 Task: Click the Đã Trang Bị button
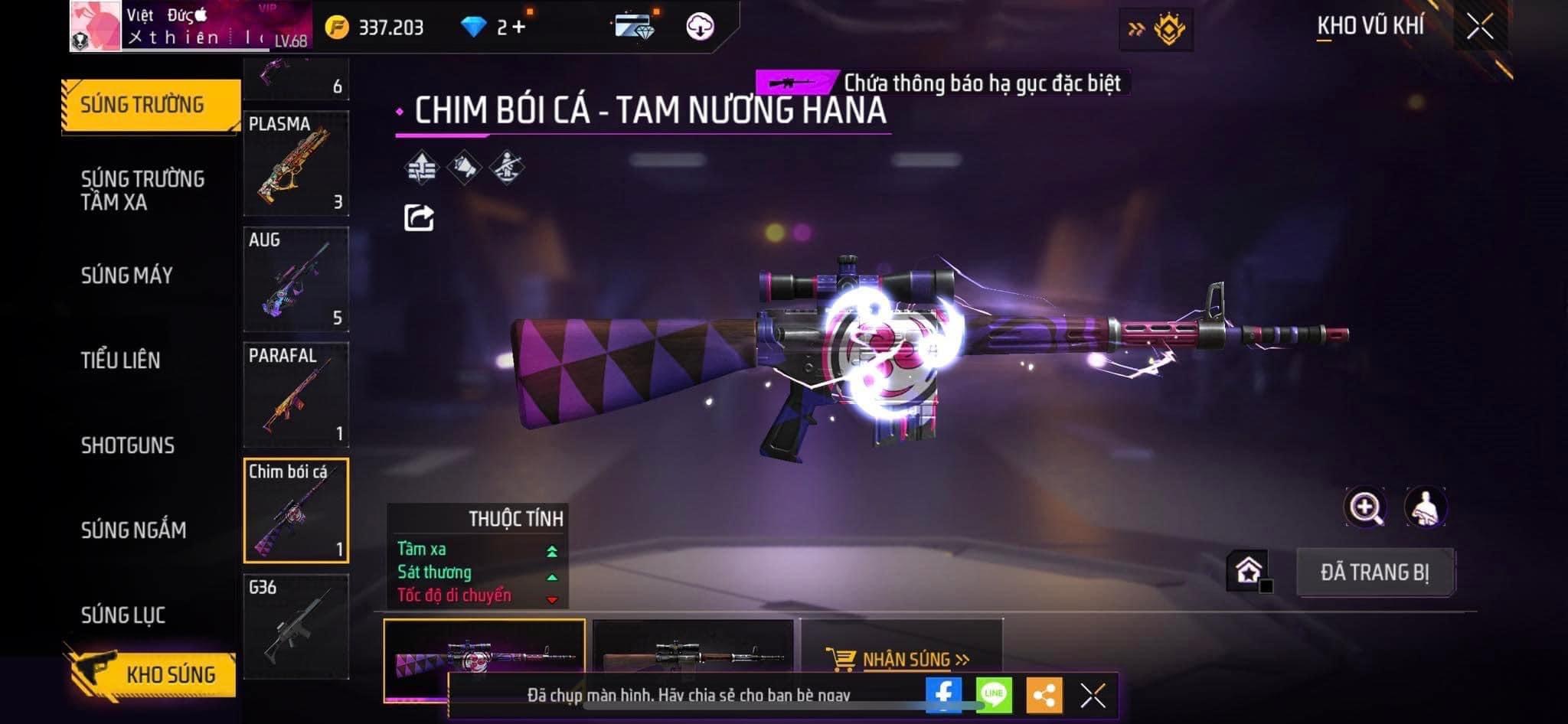point(1375,572)
